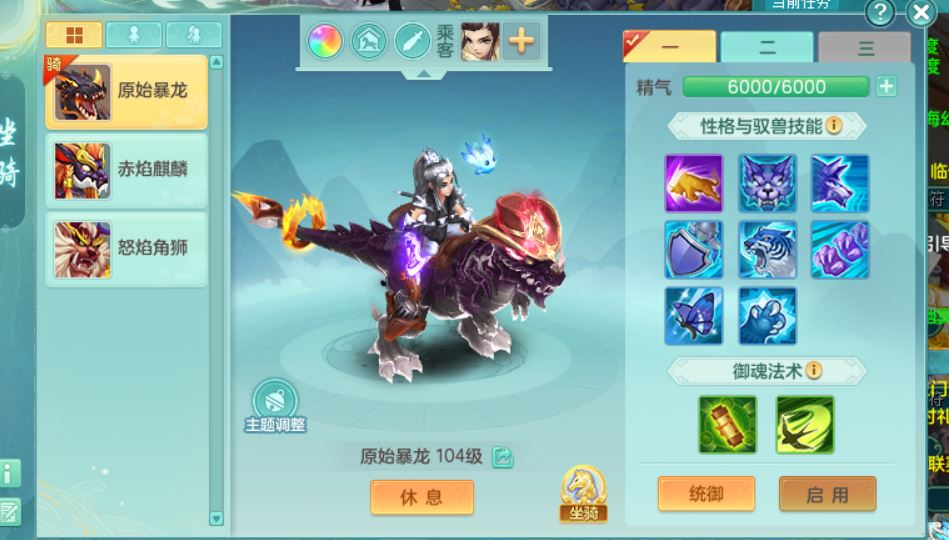Add a passenger with the plus slot
Viewport: 949px width, 540px height.
pyautogui.click(x=522, y=41)
